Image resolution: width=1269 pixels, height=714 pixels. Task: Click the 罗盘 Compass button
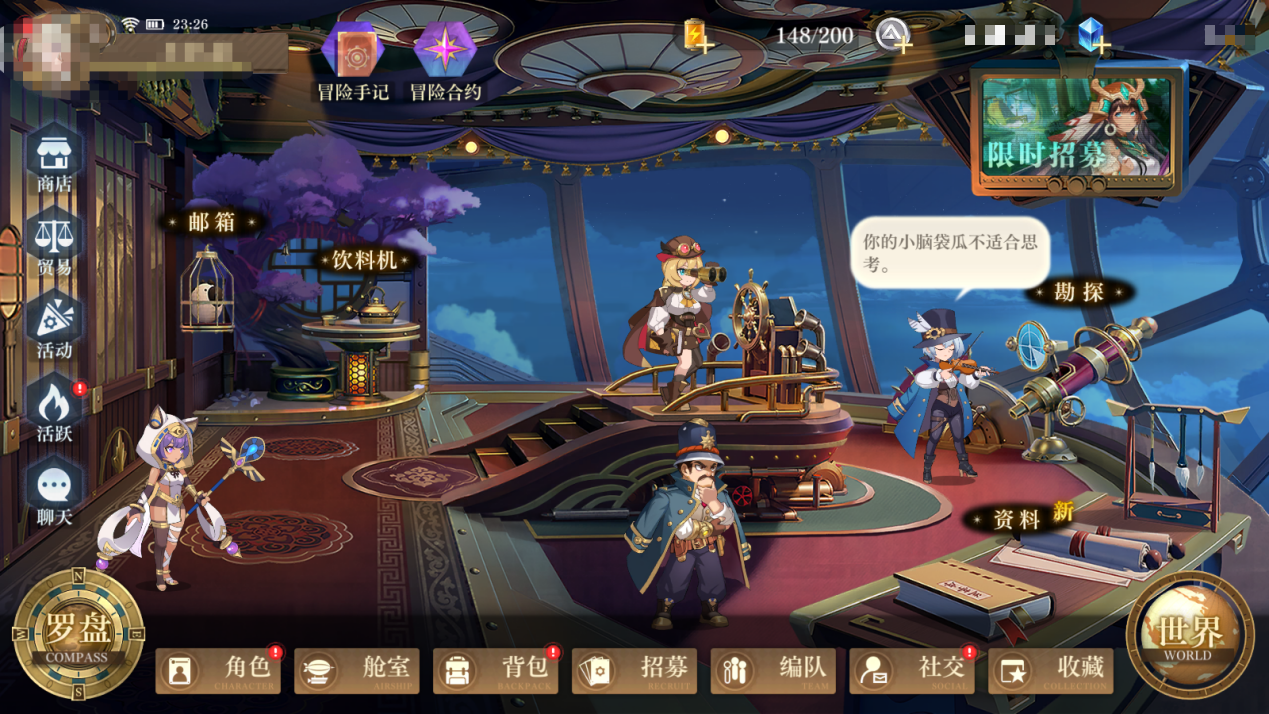coord(77,634)
